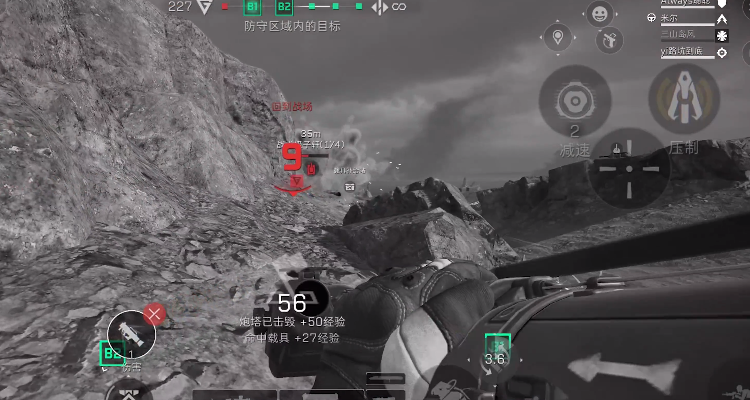The height and width of the screenshot is (400, 750).
Task: Select squad member 三山岛风 in the list
Action: point(687,34)
